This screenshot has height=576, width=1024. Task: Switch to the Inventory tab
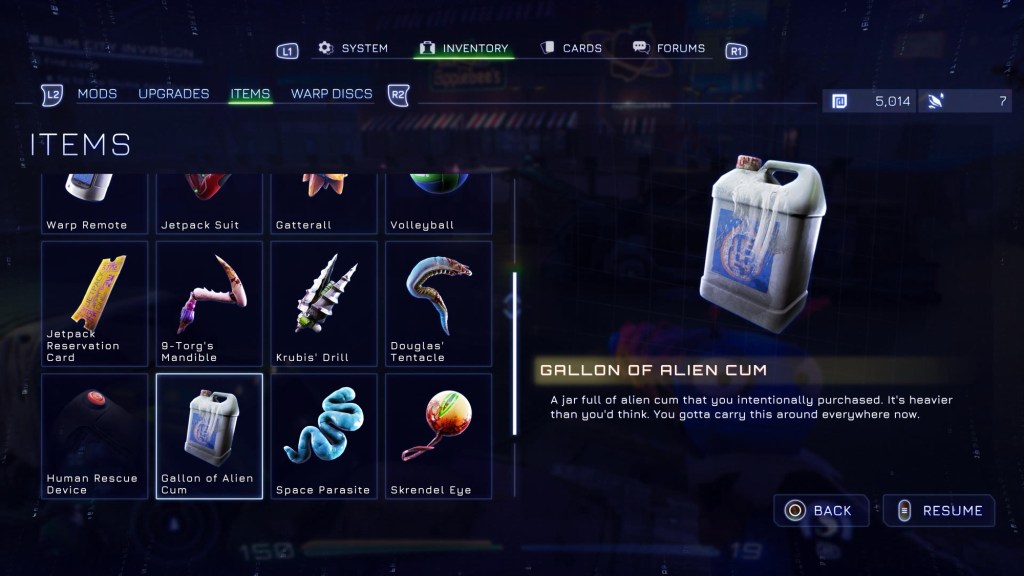pos(464,48)
